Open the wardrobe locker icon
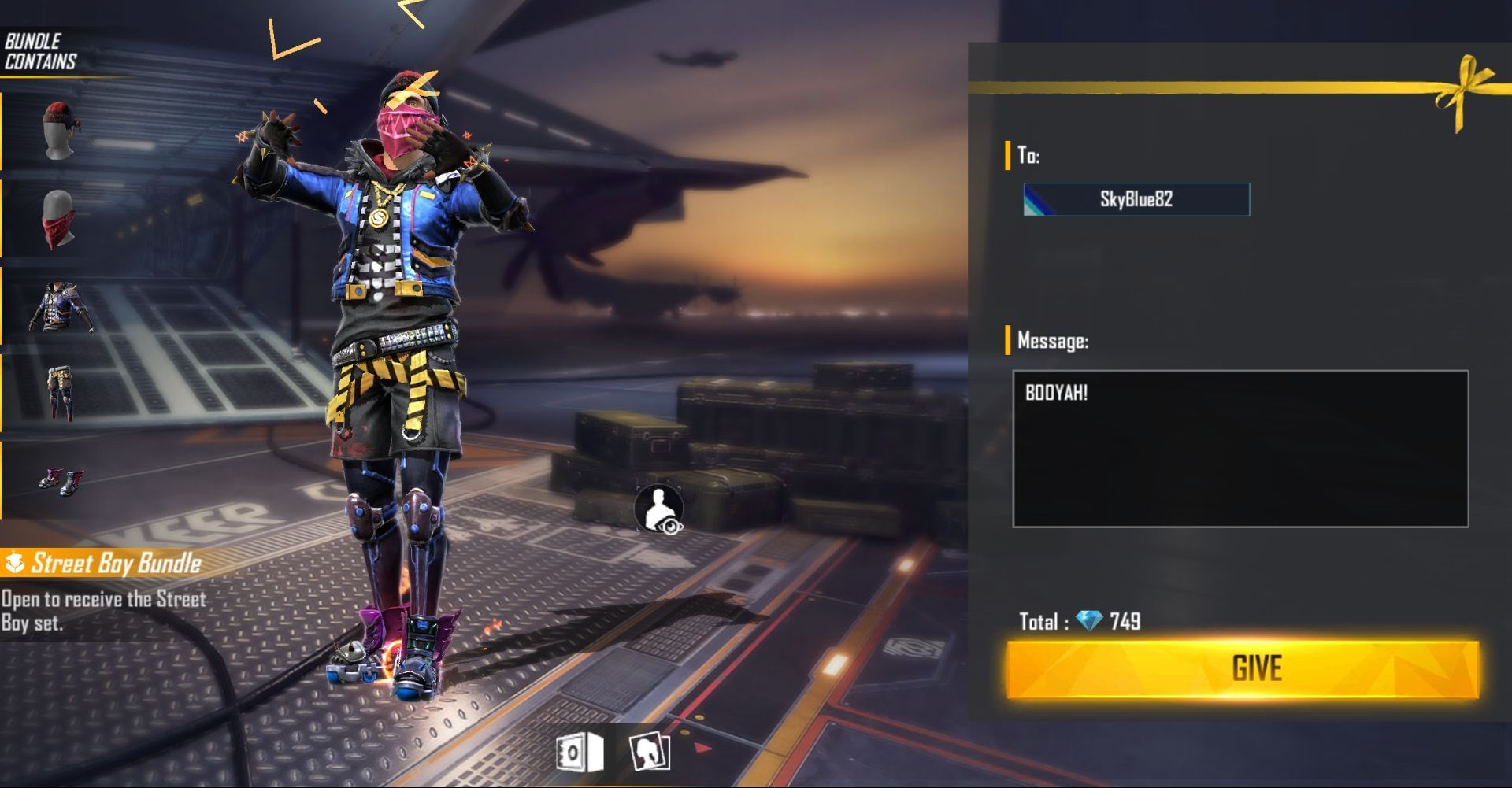The width and height of the screenshot is (1512, 788). [x=579, y=753]
